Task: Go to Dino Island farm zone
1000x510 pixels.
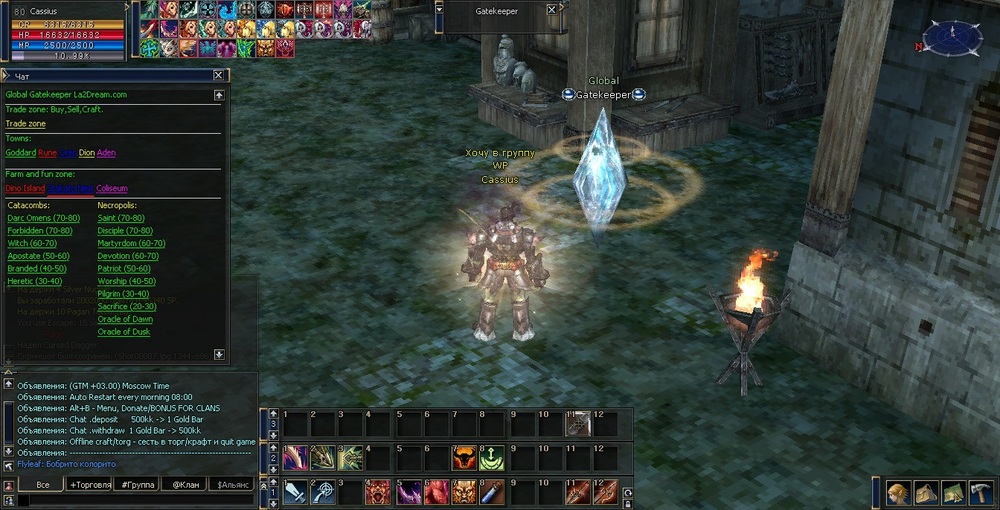Action: point(26,188)
